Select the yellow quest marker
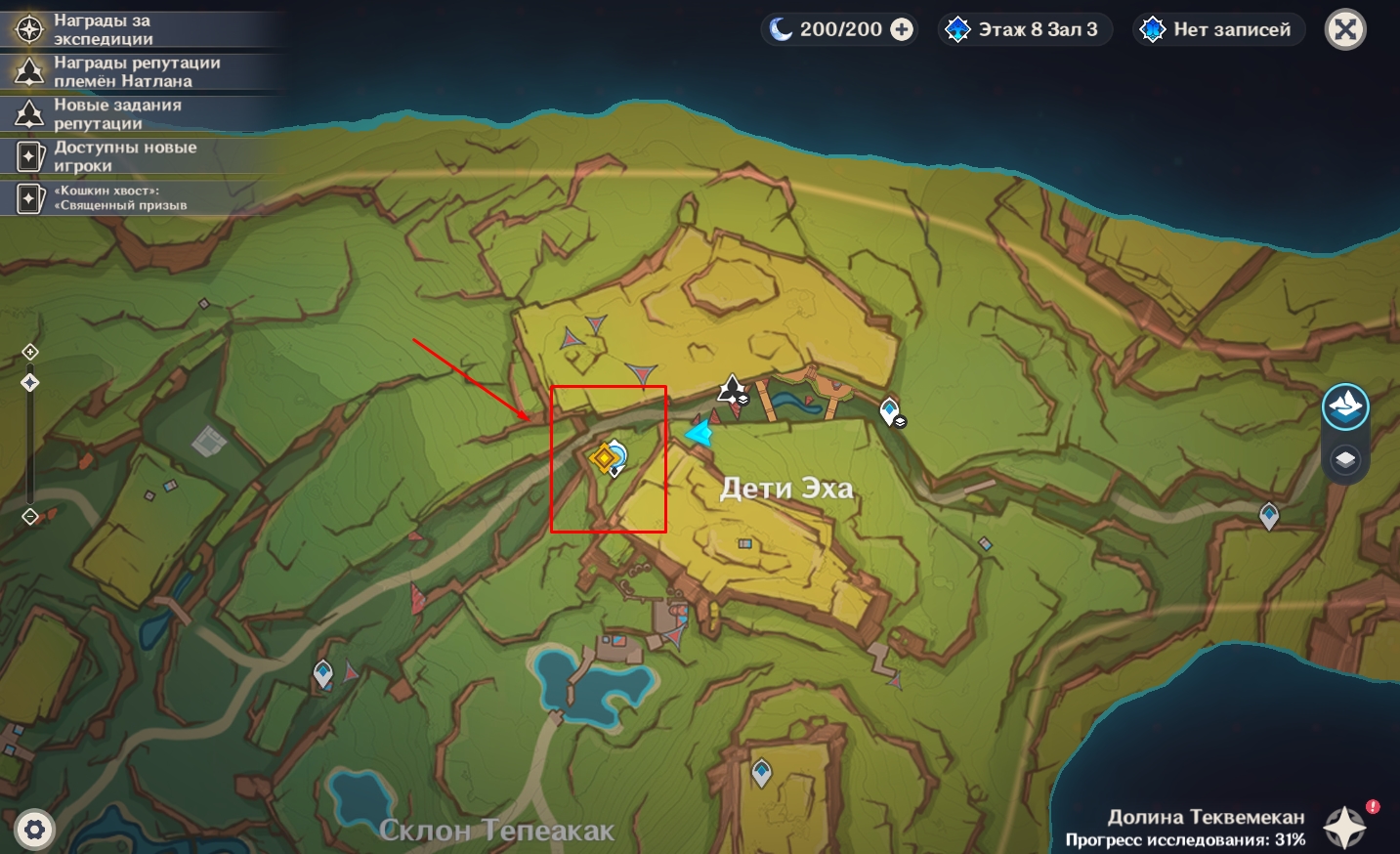The width and height of the screenshot is (1400, 854). [604, 456]
